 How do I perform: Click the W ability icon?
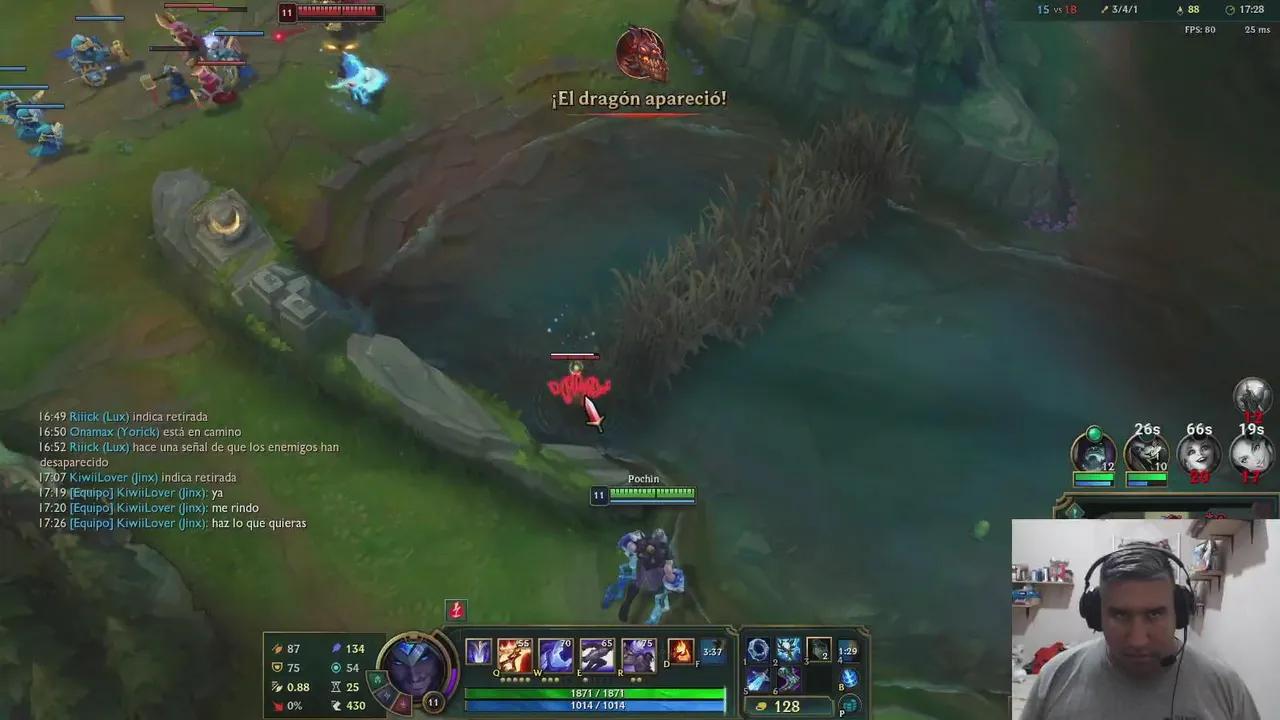click(x=557, y=654)
